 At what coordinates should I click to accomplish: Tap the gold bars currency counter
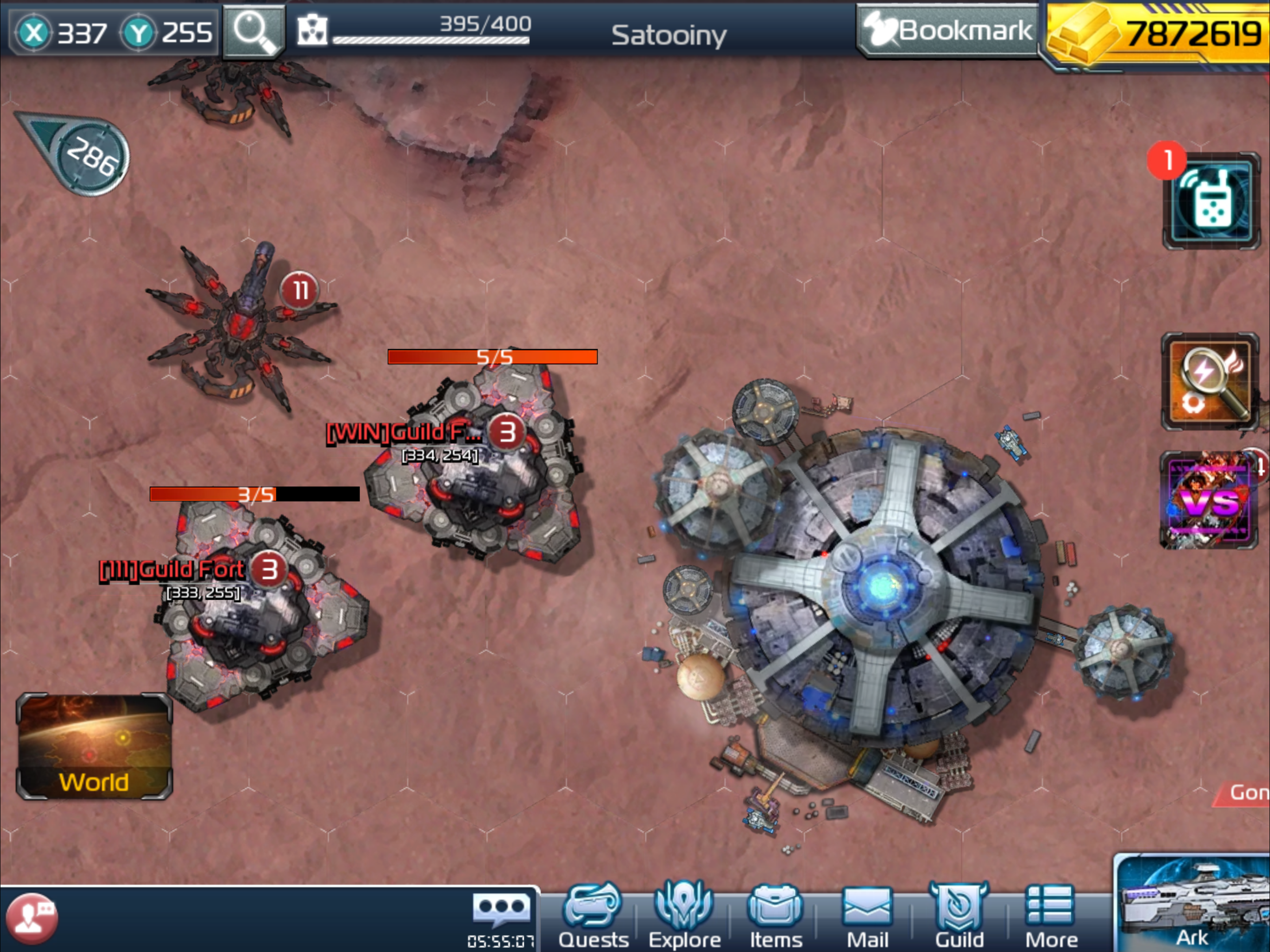coord(1158,34)
